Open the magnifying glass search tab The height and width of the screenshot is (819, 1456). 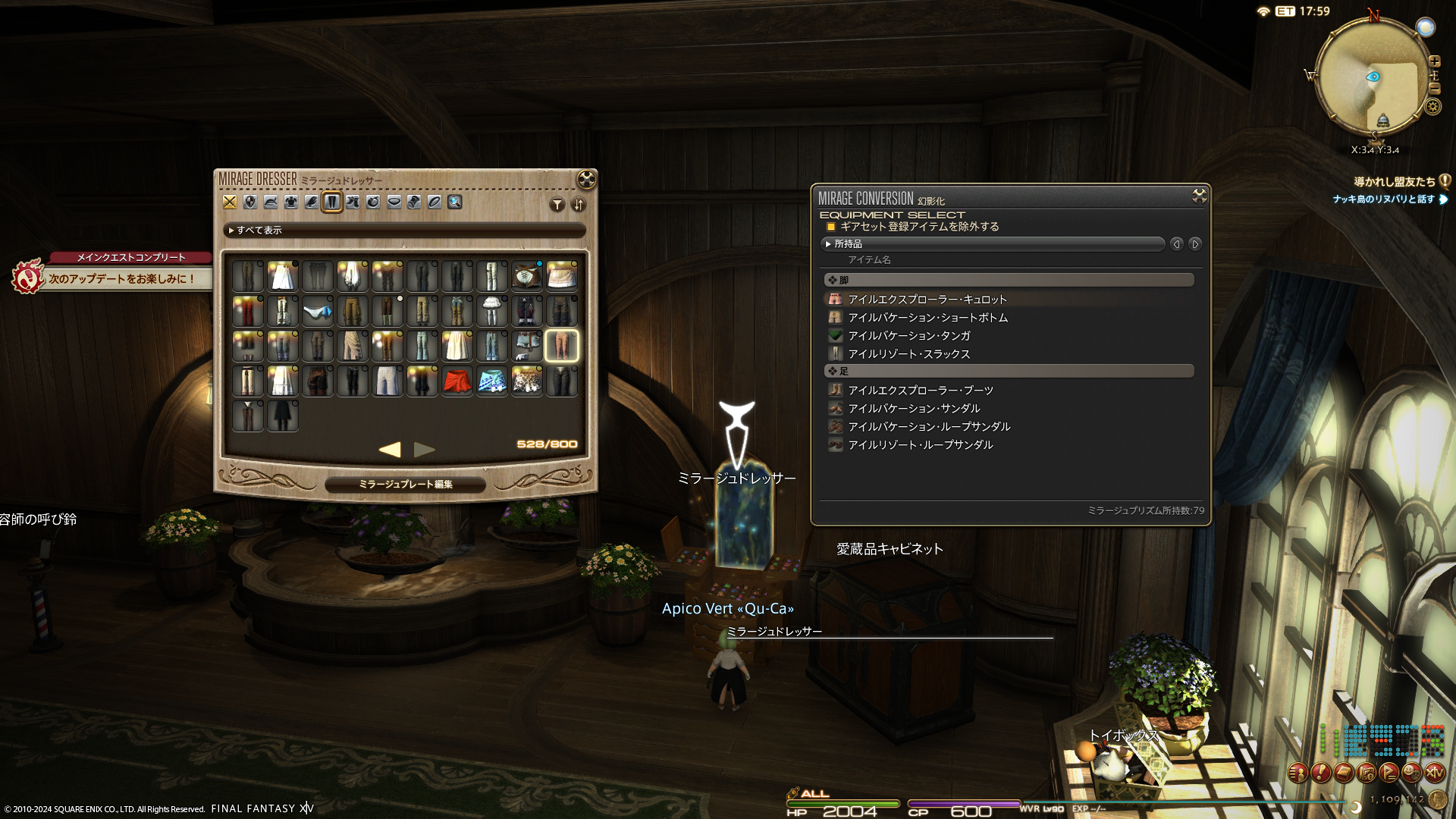(x=455, y=202)
